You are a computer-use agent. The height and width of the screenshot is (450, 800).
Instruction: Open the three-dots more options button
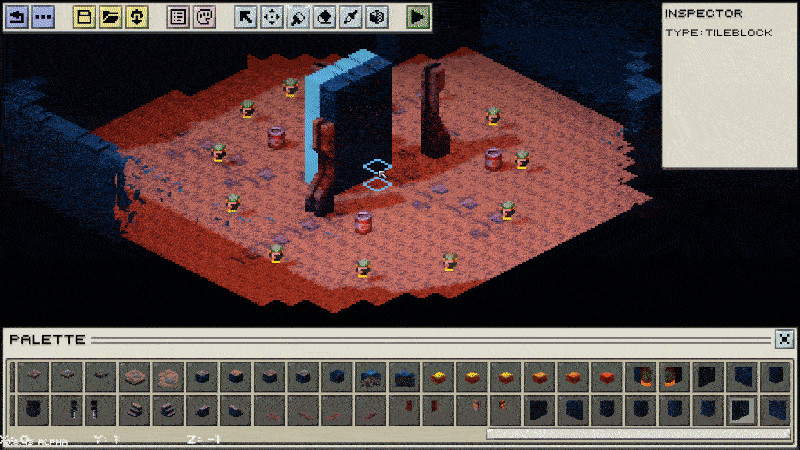[42, 17]
